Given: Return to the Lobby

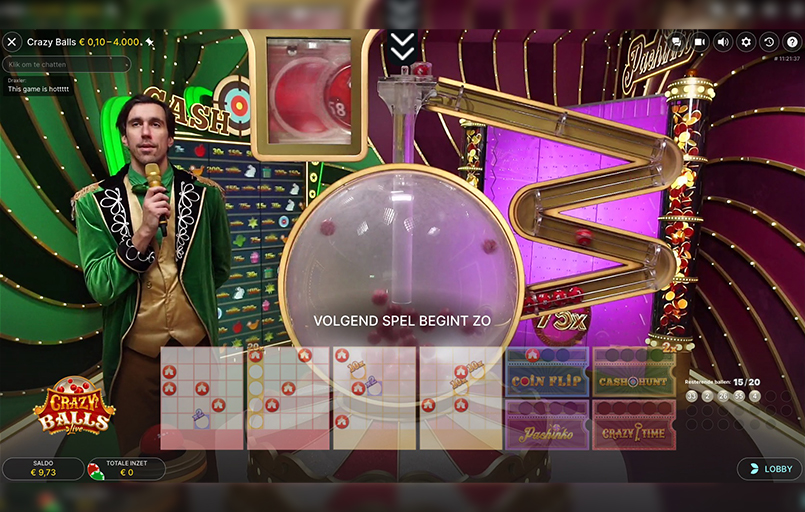Looking at the screenshot, I should (x=769, y=468).
